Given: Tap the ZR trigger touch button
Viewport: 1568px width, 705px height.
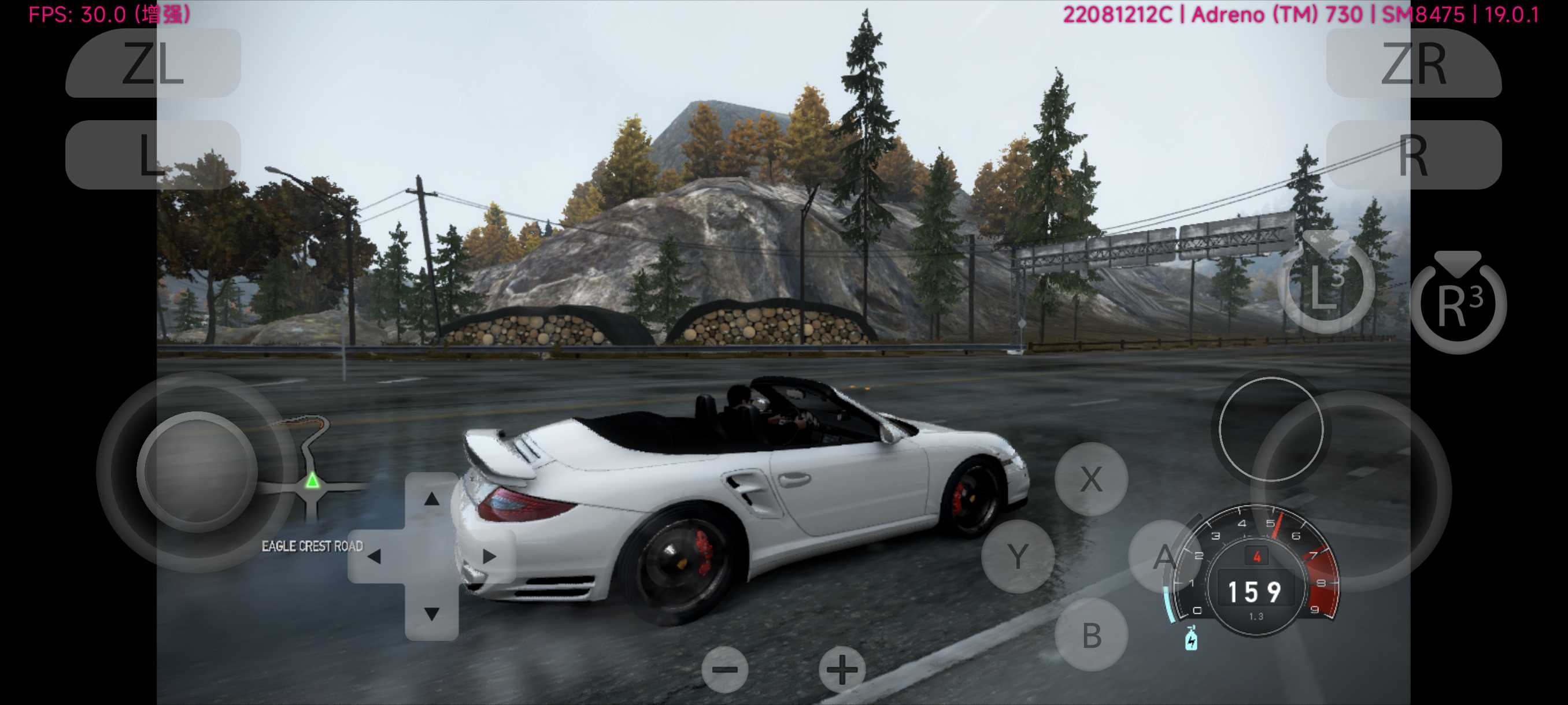Looking at the screenshot, I should [1413, 63].
